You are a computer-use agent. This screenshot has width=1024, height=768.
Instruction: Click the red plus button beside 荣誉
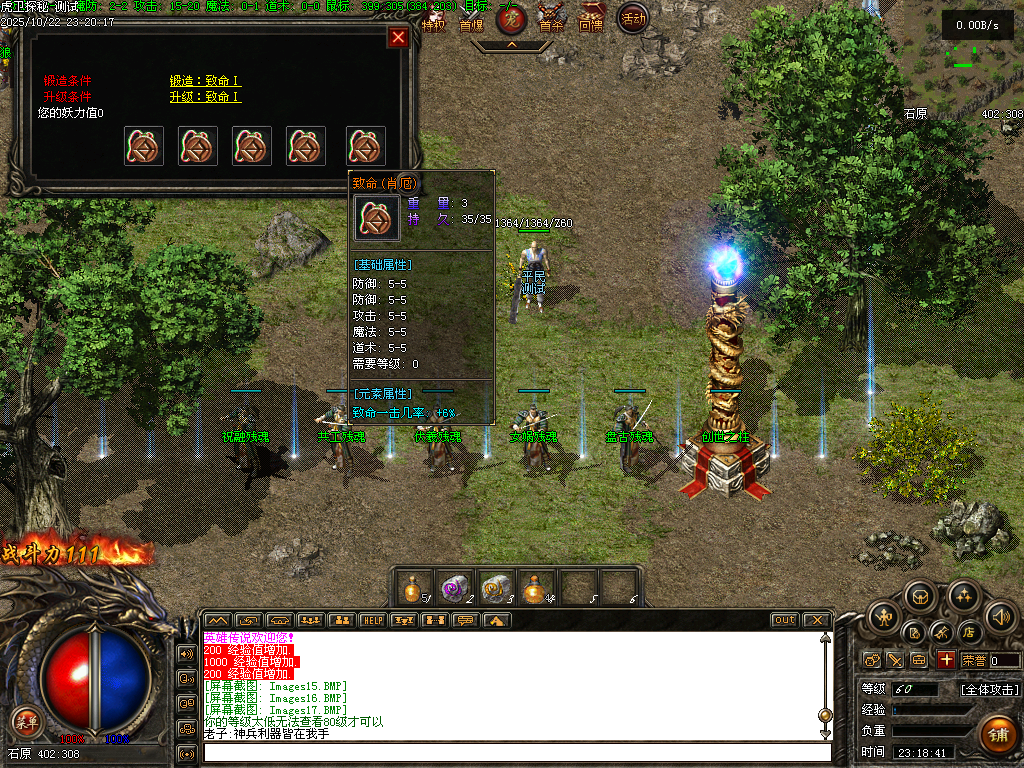[x=946, y=660]
